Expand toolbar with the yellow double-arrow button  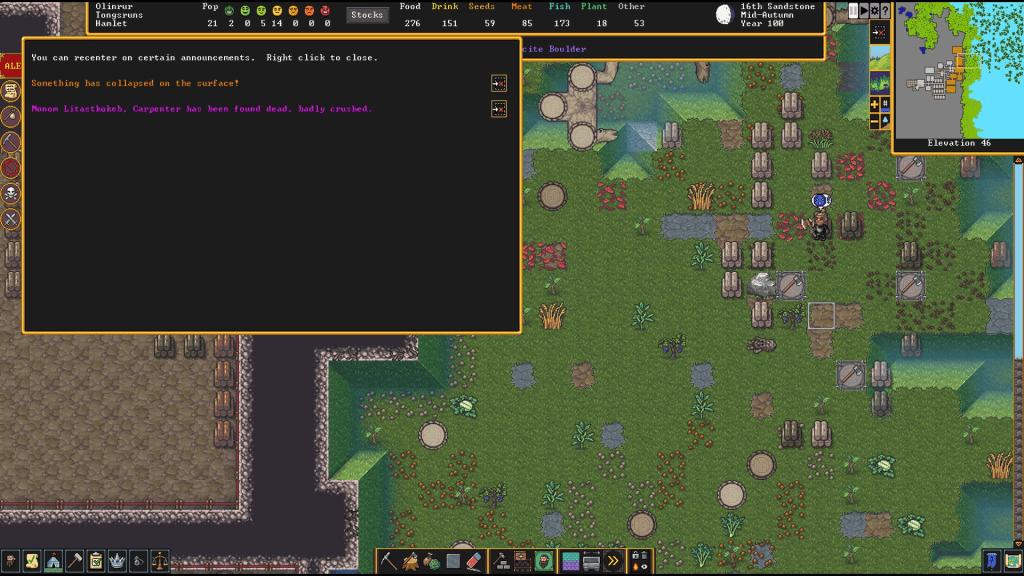tap(613, 561)
